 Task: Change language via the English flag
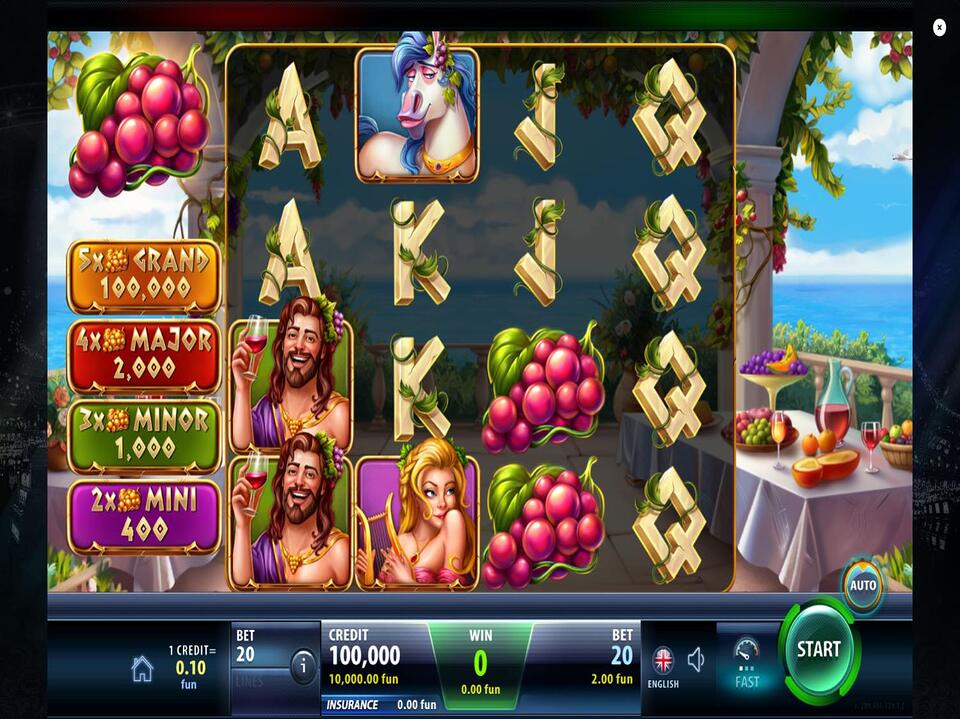click(663, 660)
